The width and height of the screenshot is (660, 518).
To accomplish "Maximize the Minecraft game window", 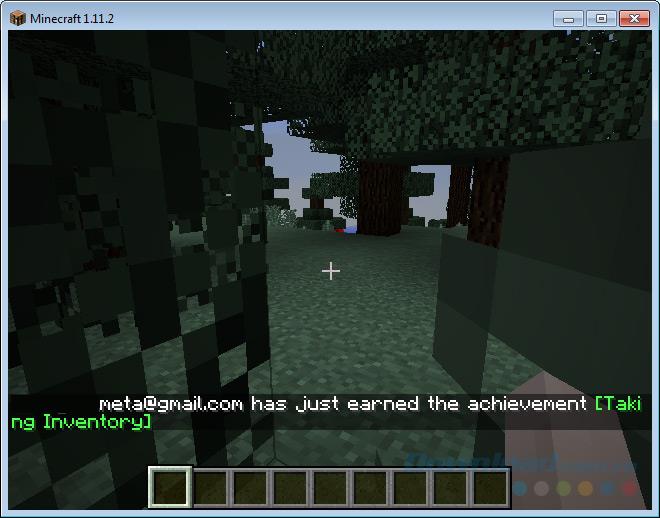I will [601, 17].
